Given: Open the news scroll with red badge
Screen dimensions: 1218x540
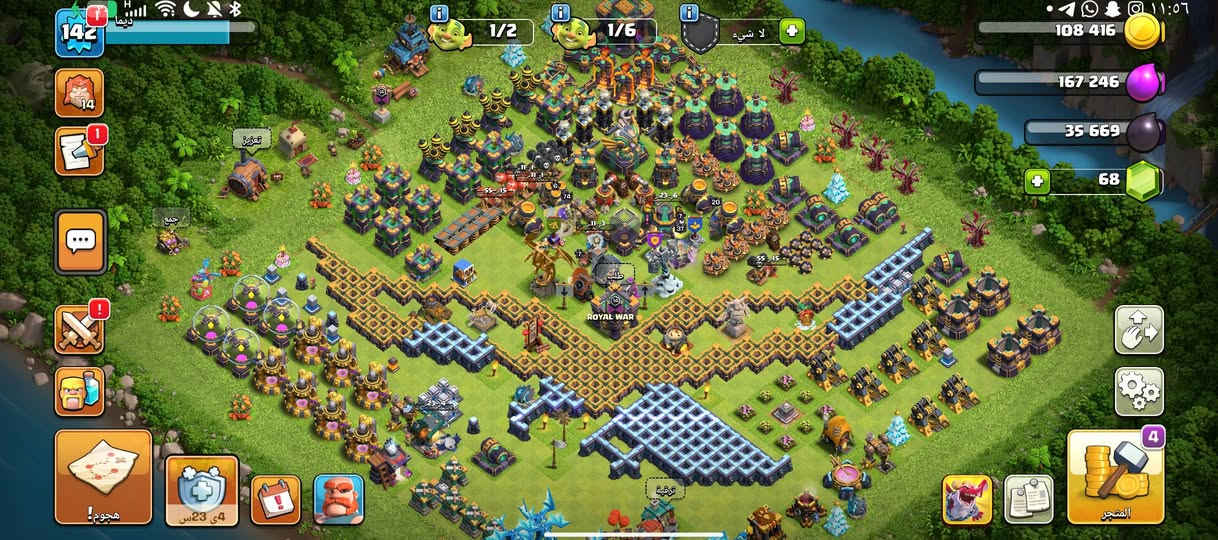Looking at the screenshot, I should tap(79, 152).
